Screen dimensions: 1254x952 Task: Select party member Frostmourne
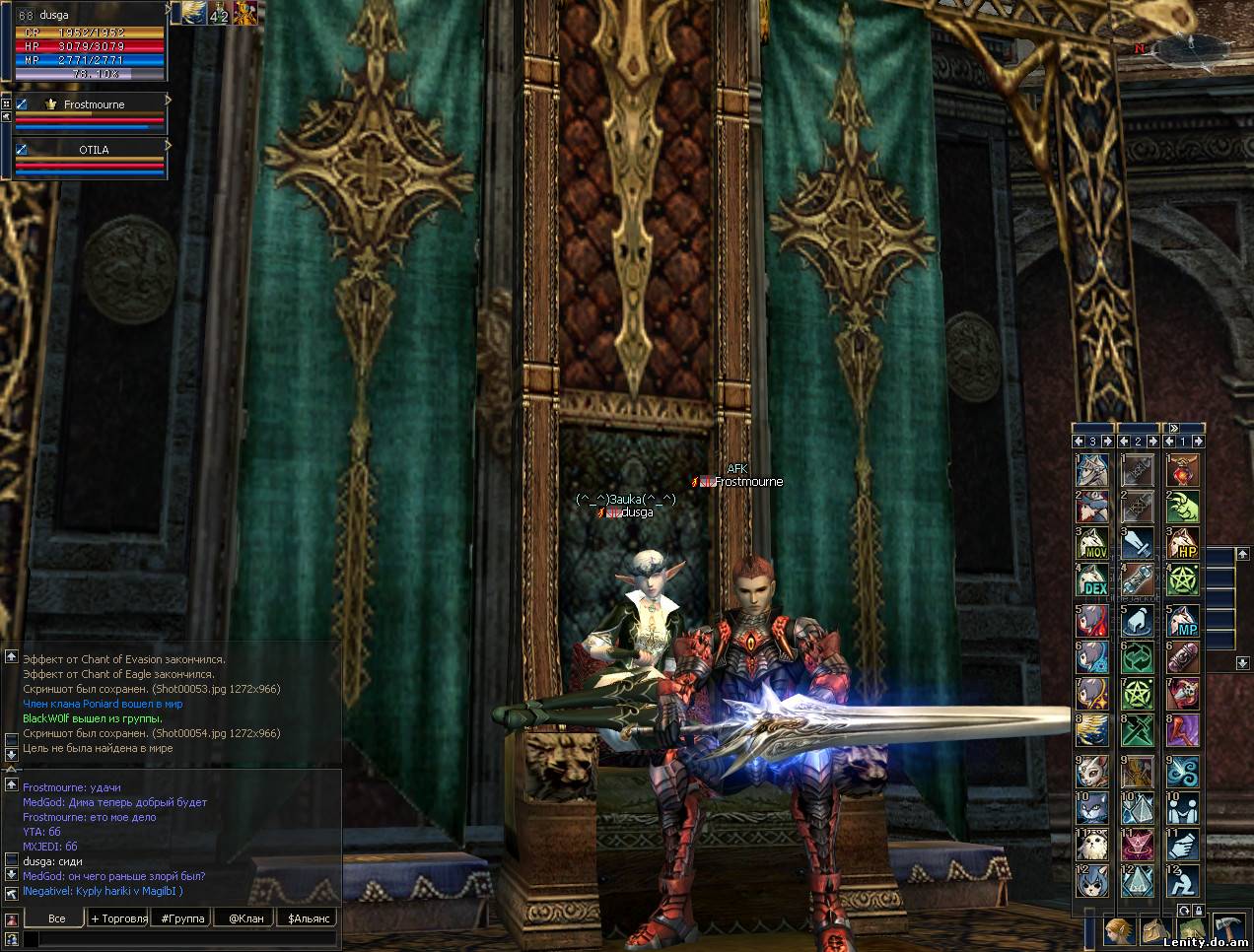[x=94, y=104]
